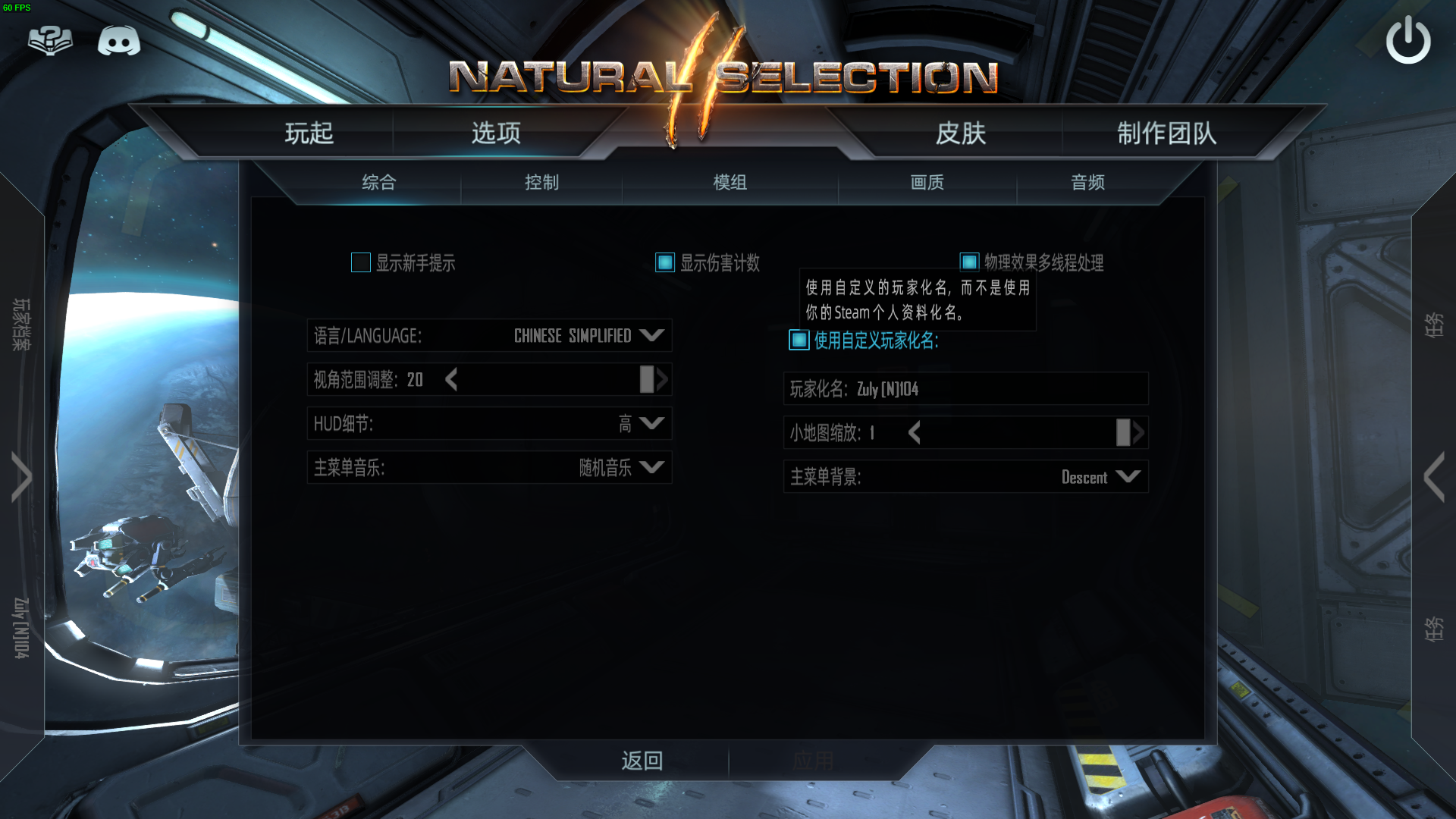
Task: Click the 返回 back button
Action: tap(642, 761)
